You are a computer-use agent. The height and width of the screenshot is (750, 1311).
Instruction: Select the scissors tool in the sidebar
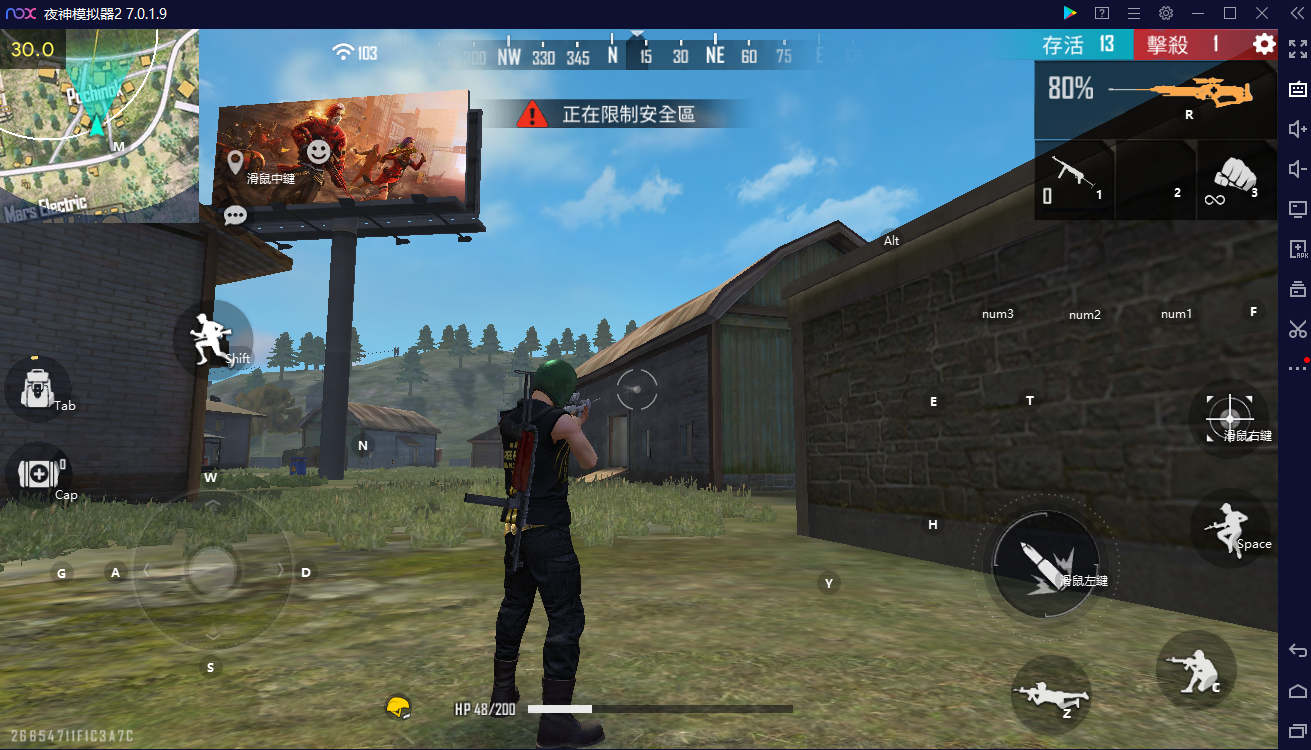(x=1297, y=330)
